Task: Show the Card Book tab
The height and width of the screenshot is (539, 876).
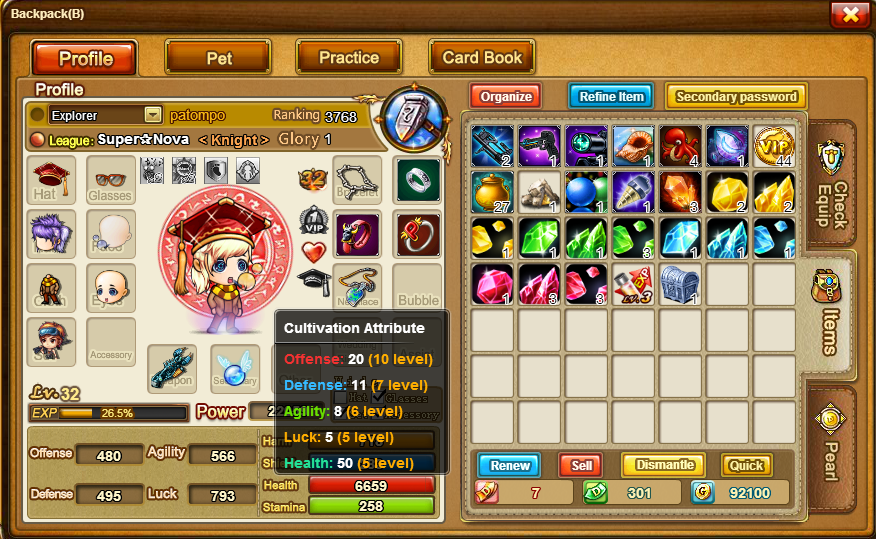Action: 482,58
